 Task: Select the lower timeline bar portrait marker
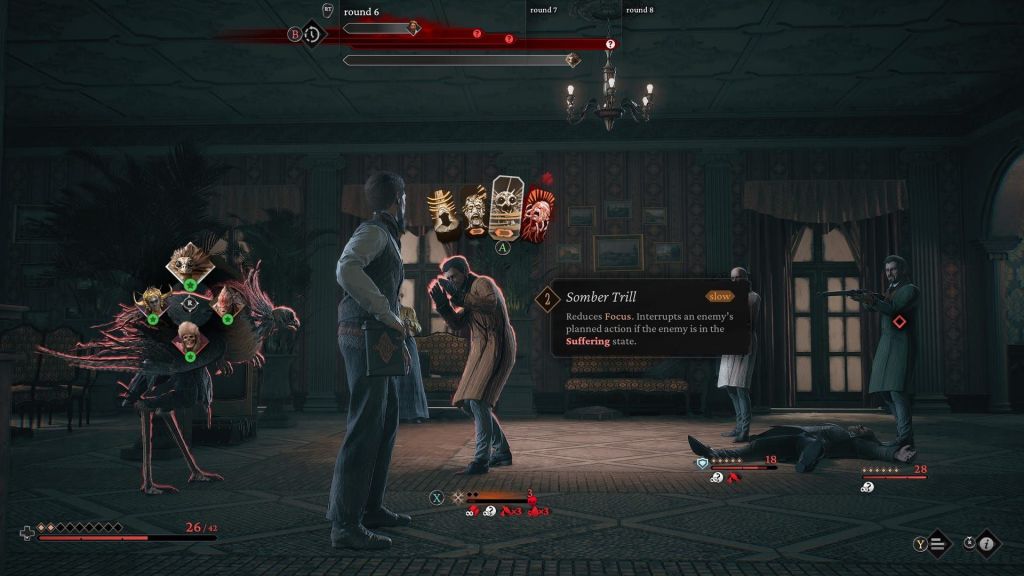[572, 61]
